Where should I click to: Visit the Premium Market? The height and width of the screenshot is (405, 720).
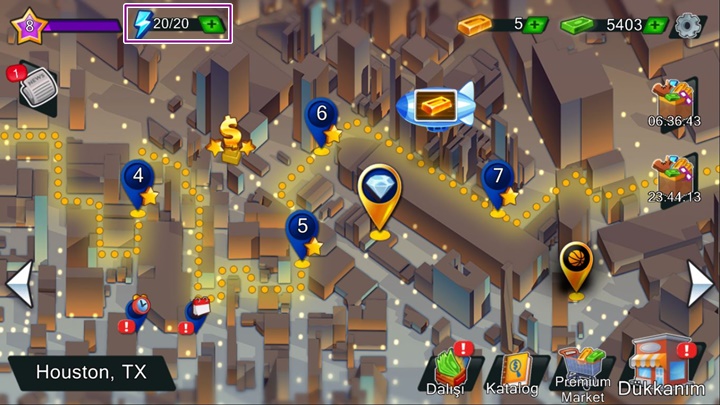[582, 371]
